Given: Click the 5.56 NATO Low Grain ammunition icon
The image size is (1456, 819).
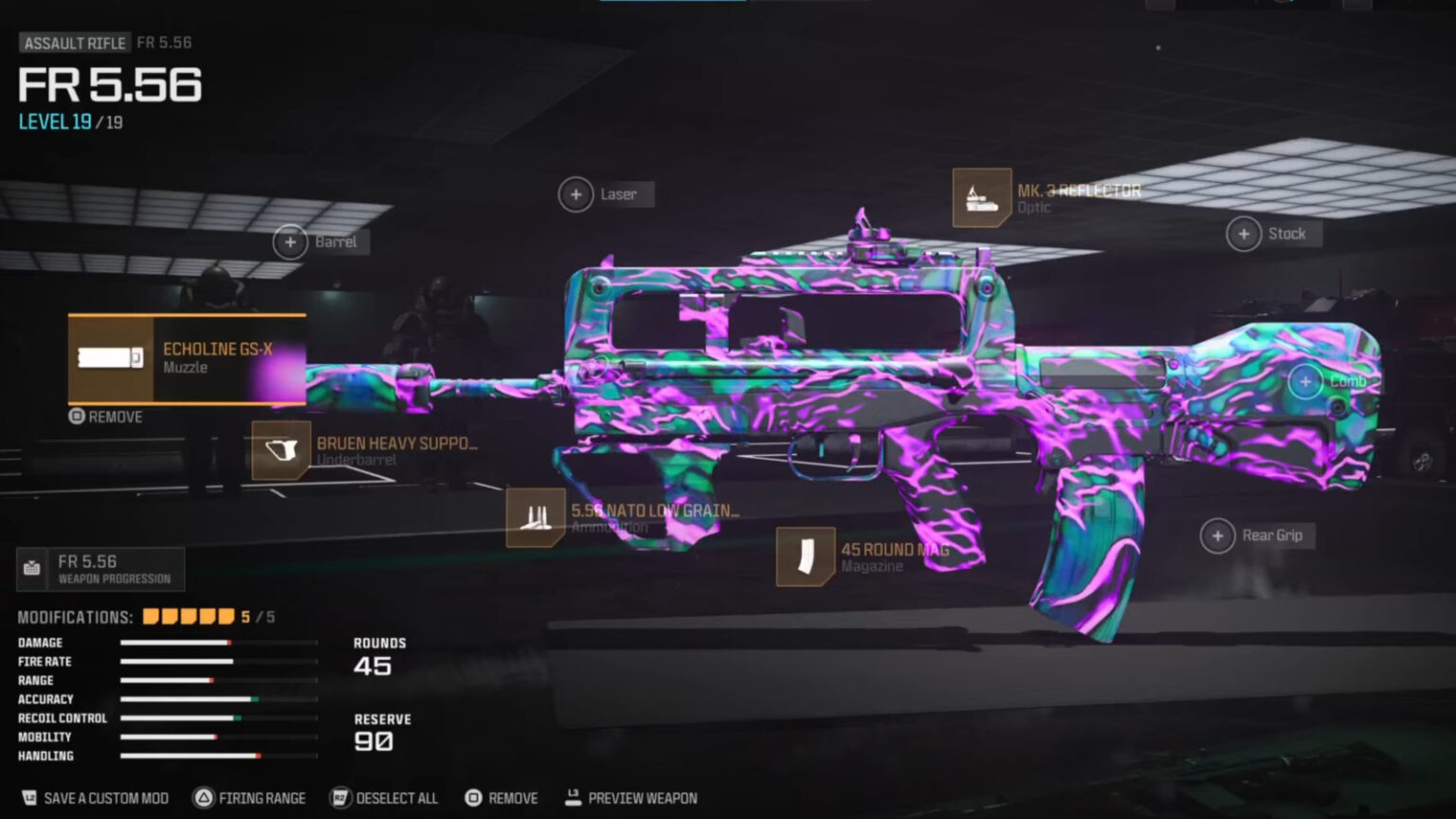Looking at the screenshot, I should 537,519.
